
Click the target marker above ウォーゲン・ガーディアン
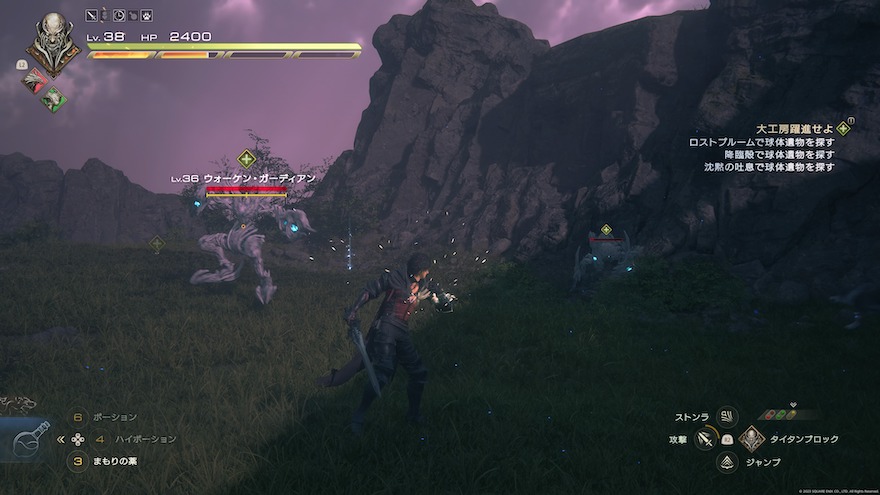pos(247,158)
